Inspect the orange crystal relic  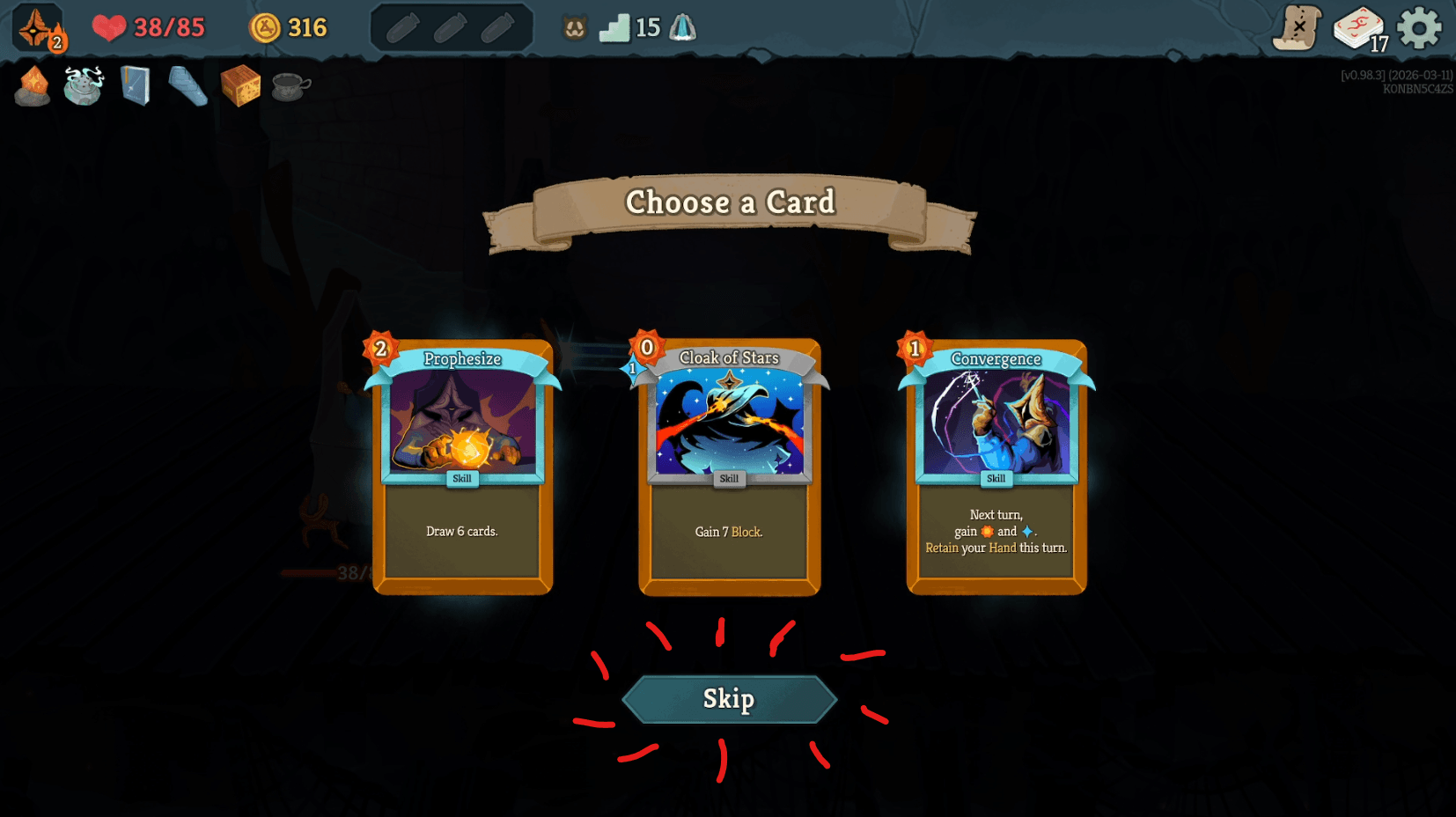pos(33,86)
